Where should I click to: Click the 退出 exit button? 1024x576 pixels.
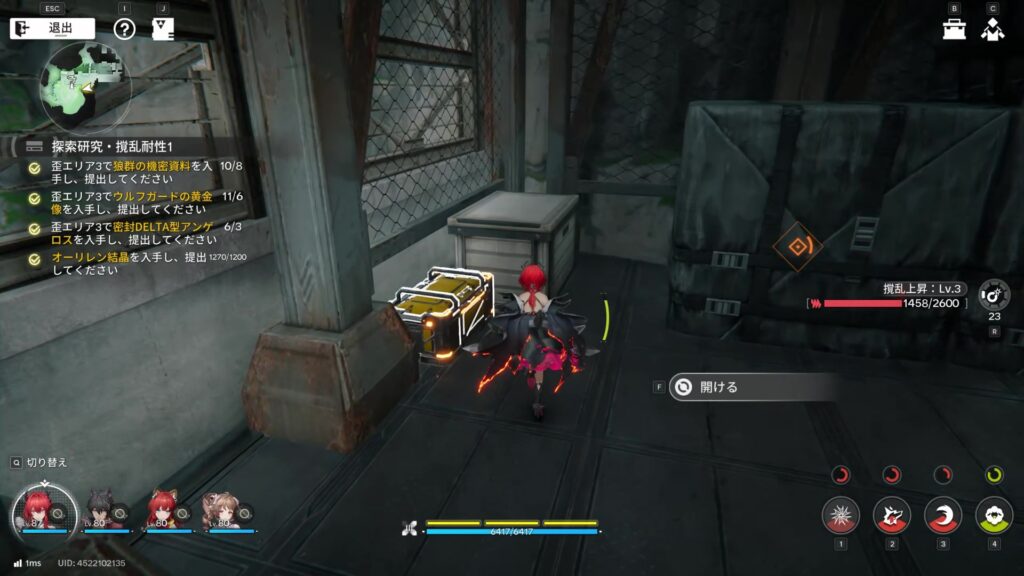coord(52,28)
